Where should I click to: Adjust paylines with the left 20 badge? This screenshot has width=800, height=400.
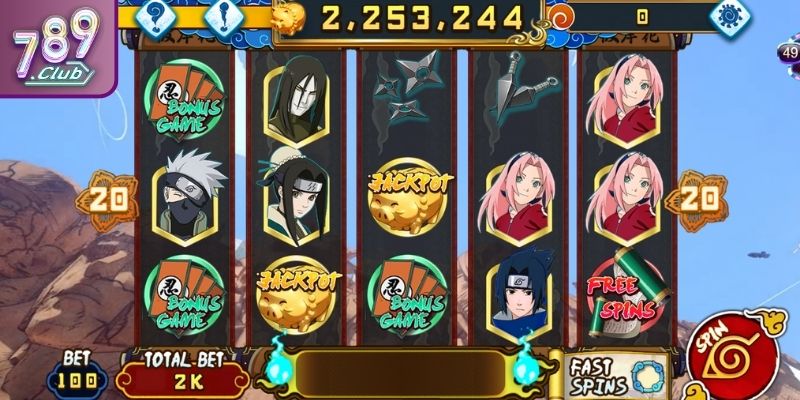107,199
